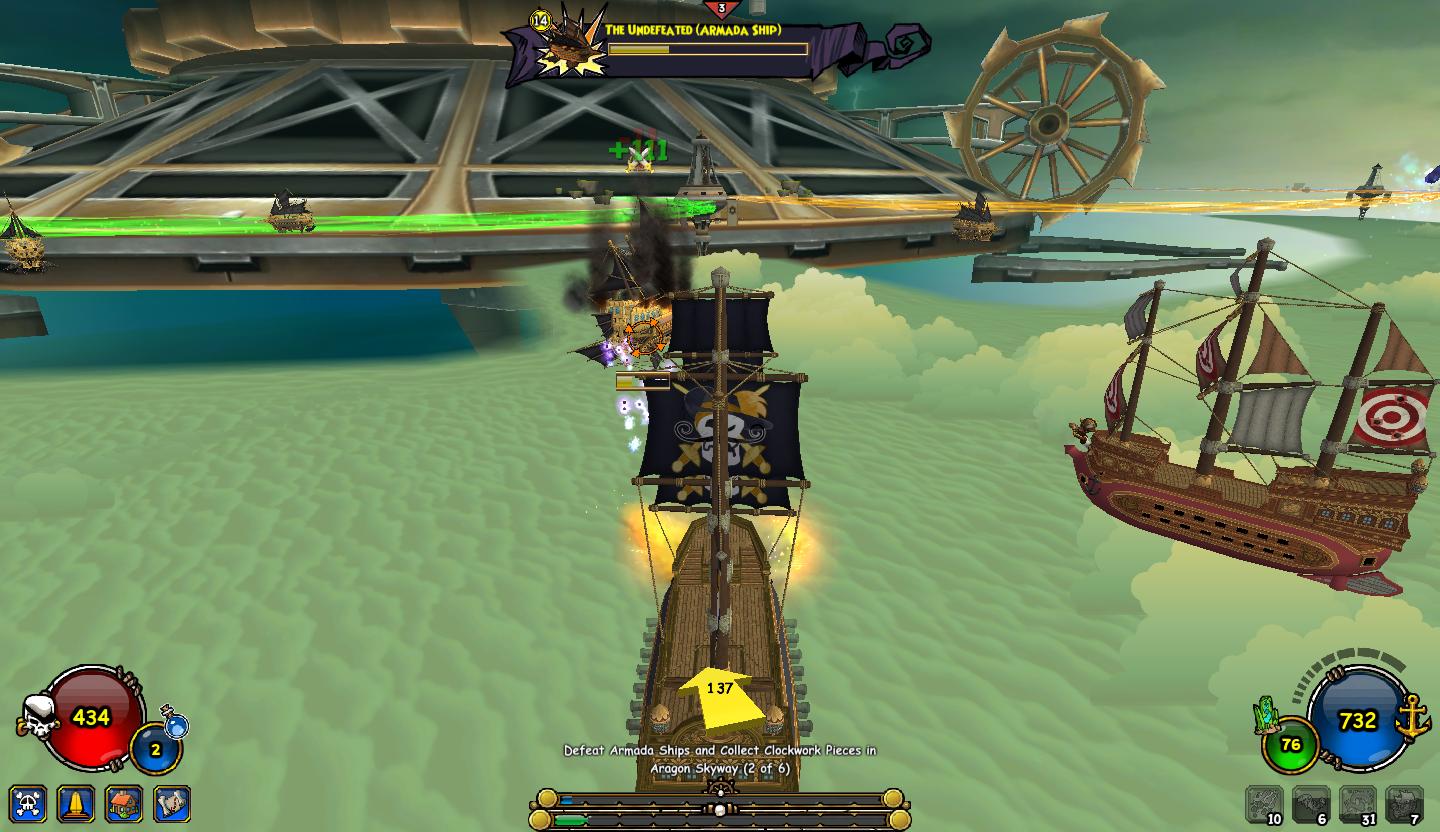Screen dimensions: 1440x832
Task: Open the skull and crossbones menu button
Action: 28,803
